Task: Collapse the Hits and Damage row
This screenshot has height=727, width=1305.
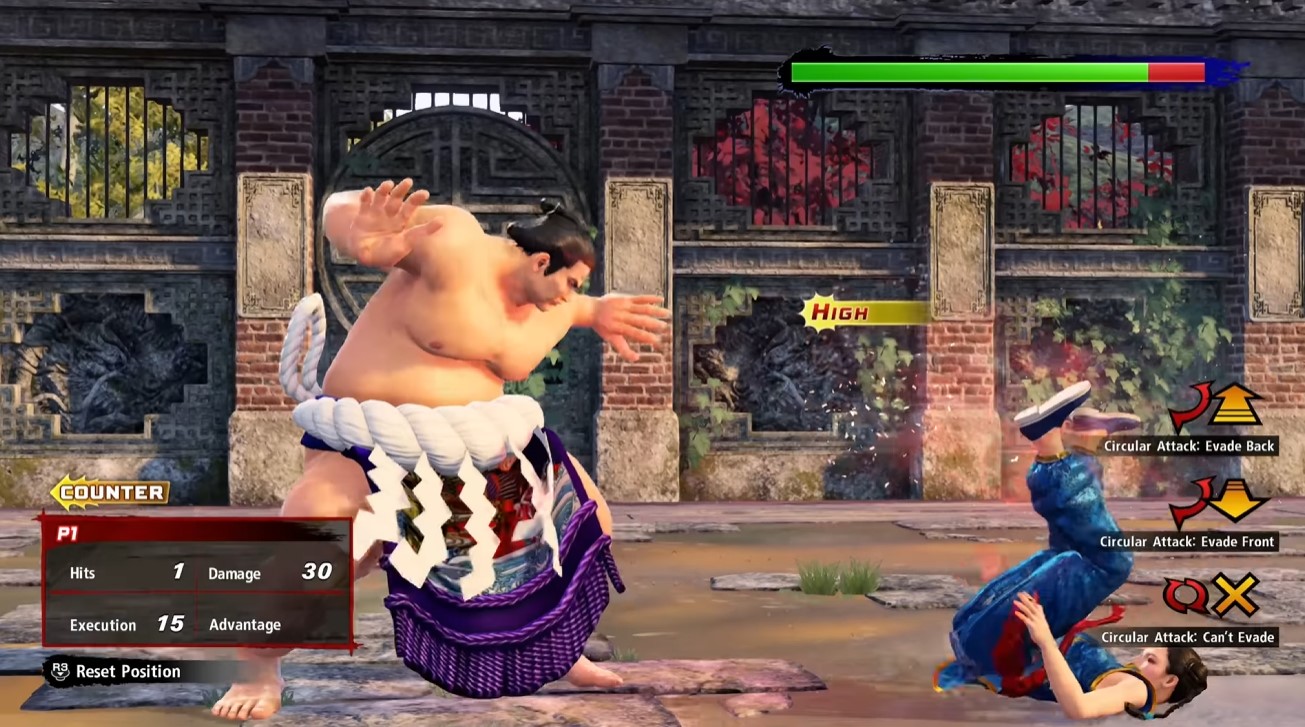Action: point(195,572)
